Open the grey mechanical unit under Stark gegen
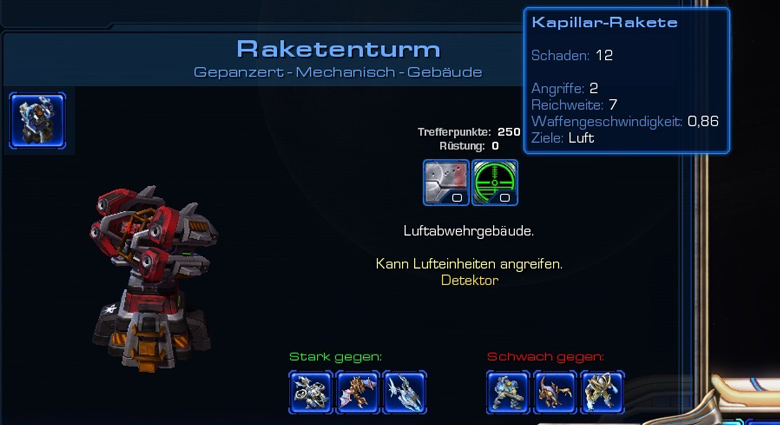The image size is (780, 425). tap(311, 392)
